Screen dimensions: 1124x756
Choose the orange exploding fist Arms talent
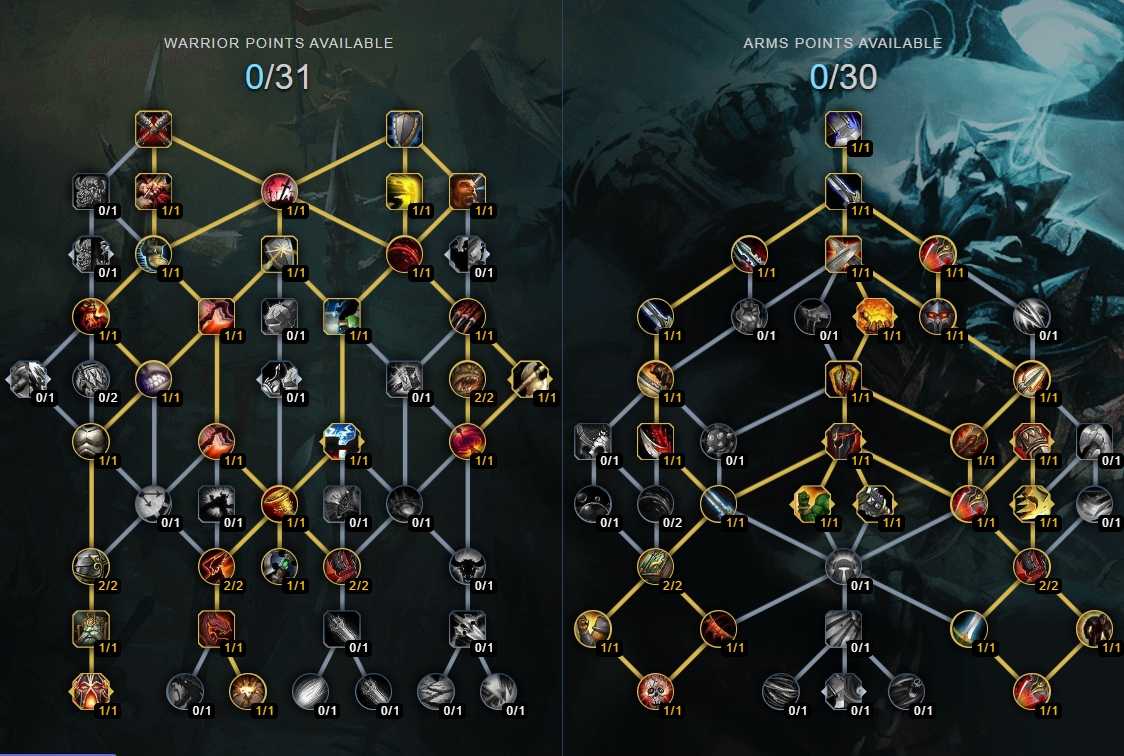[x=872, y=316]
